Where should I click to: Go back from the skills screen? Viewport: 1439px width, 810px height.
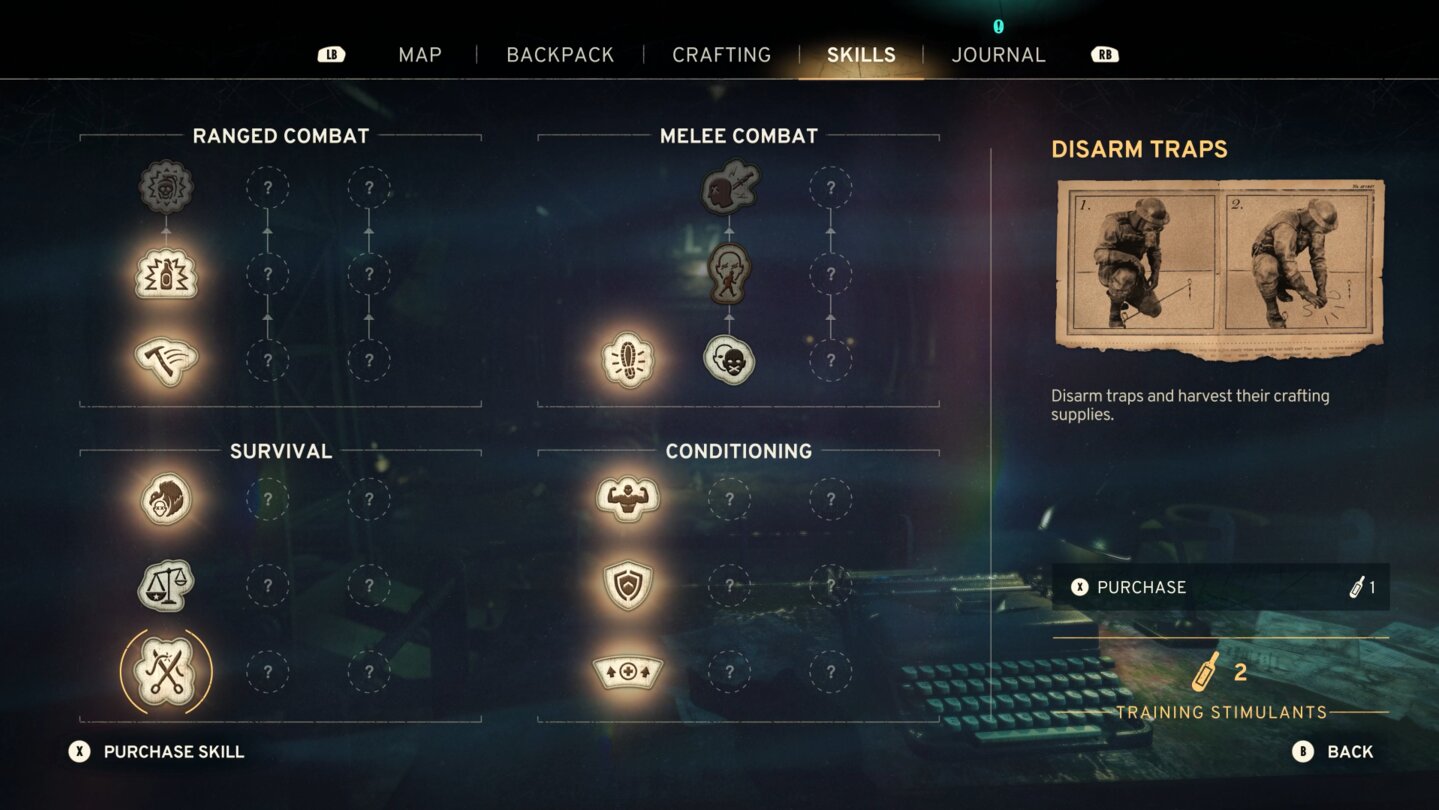tap(1333, 752)
